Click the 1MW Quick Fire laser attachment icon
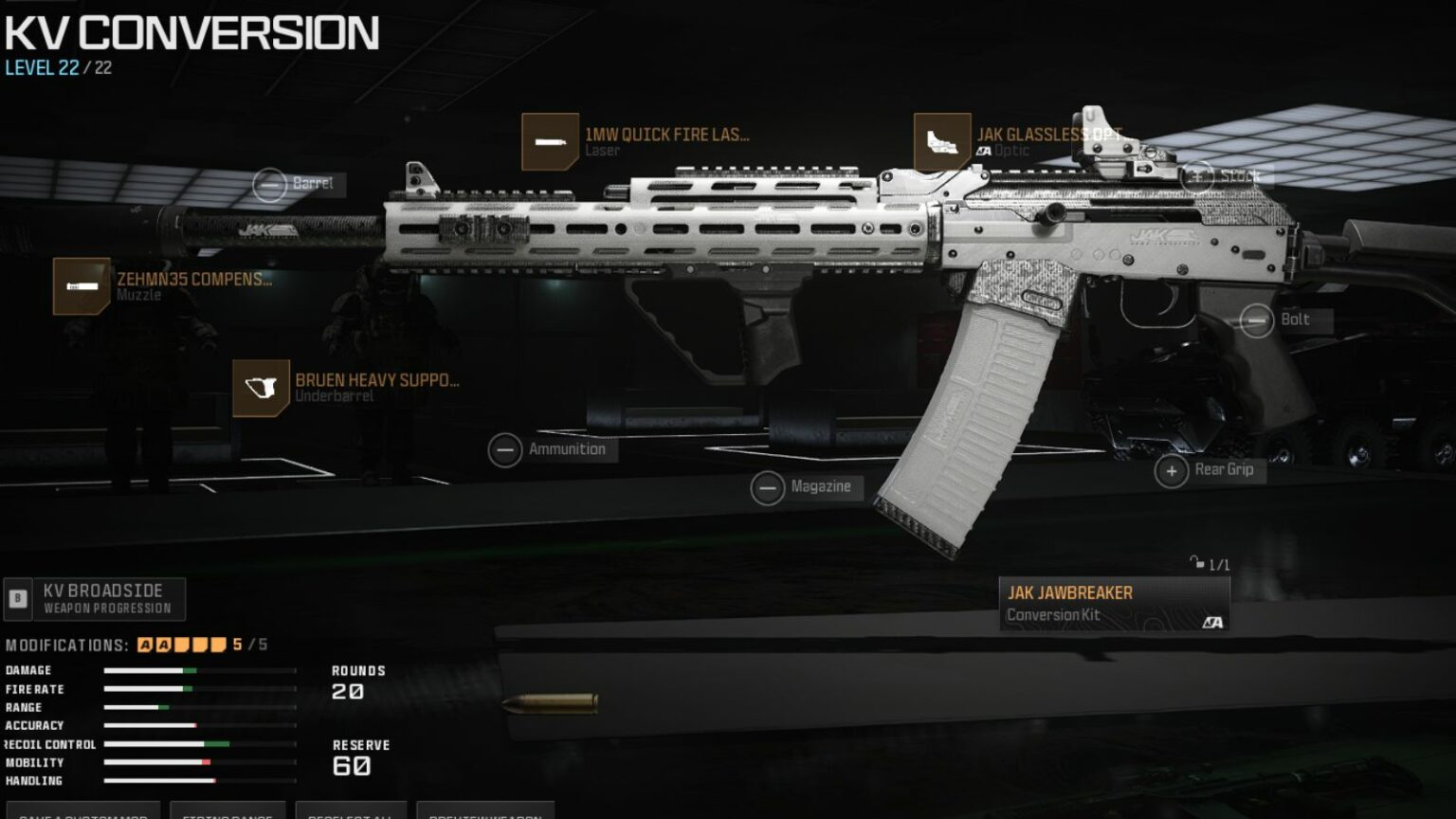Viewport: 1456px width, 819px height. [x=551, y=139]
